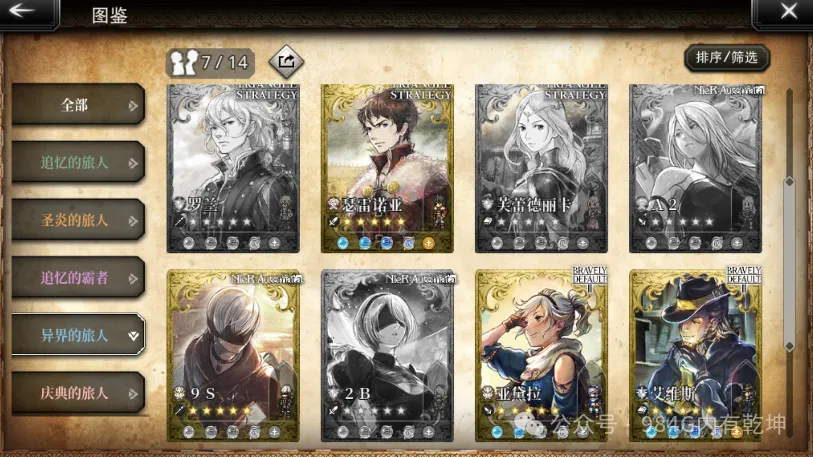Open the 9S character card
Image resolution: width=813 pixels, height=457 pixels.
[x=233, y=353]
